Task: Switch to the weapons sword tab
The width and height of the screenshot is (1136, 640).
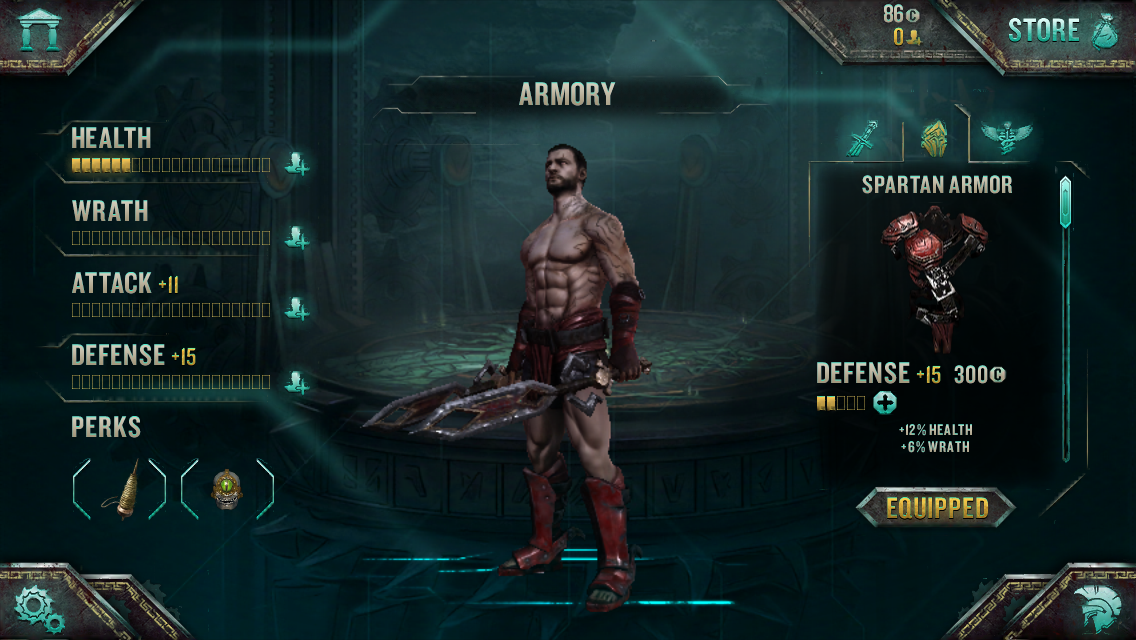Action: click(862, 137)
